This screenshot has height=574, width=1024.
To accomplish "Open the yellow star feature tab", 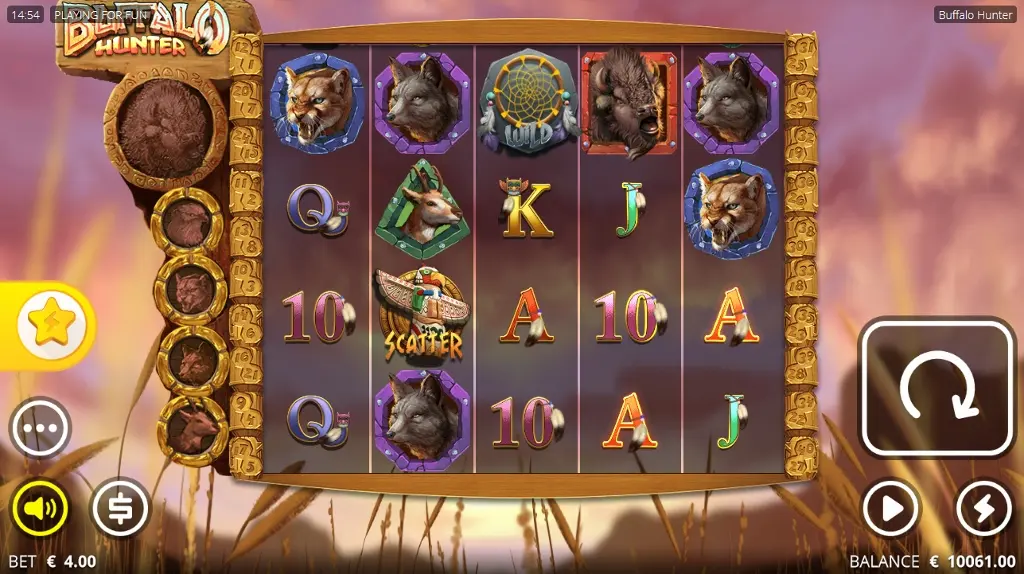I will click(50, 326).
